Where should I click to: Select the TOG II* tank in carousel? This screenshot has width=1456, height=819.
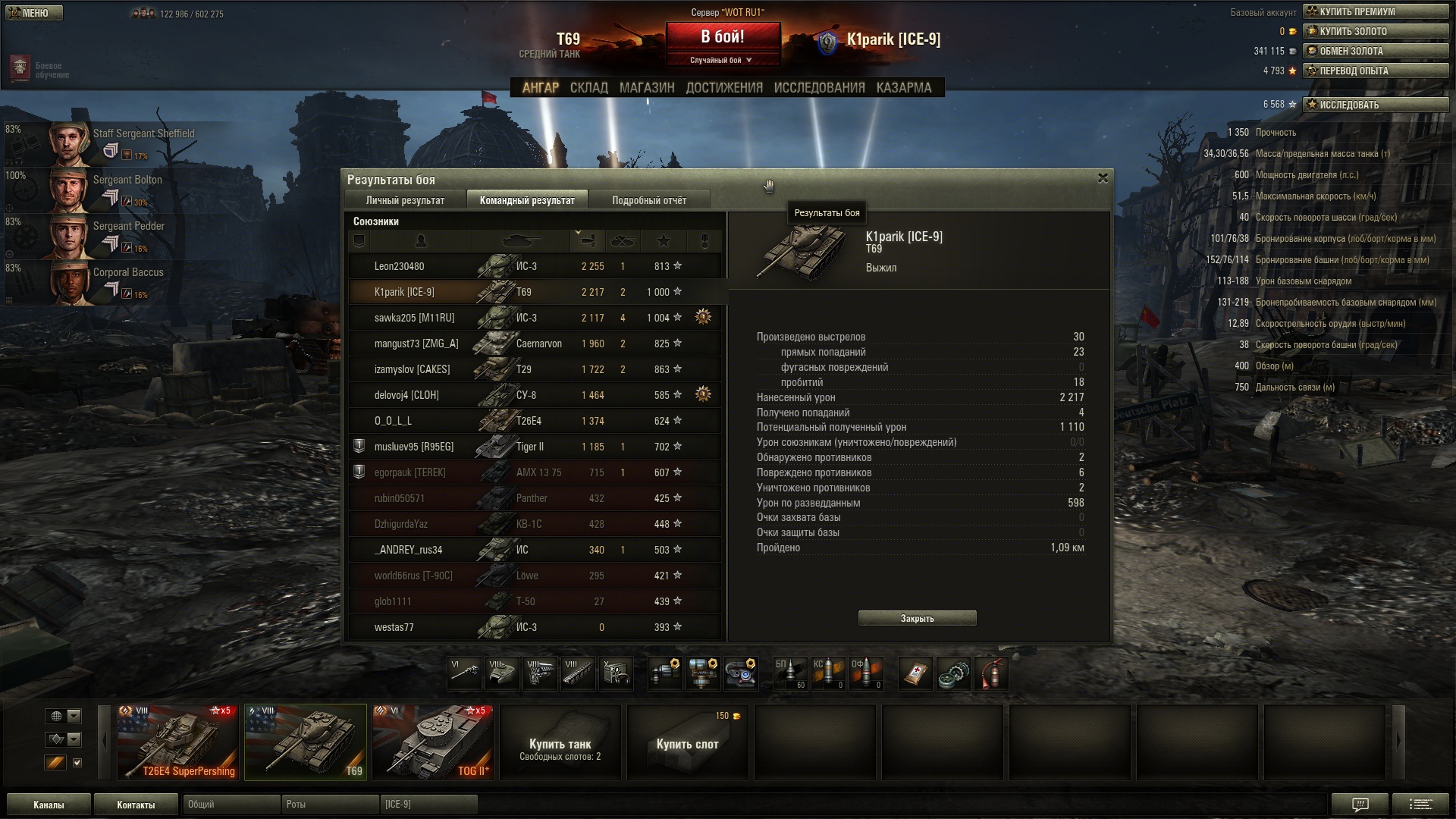click(433, 742)
